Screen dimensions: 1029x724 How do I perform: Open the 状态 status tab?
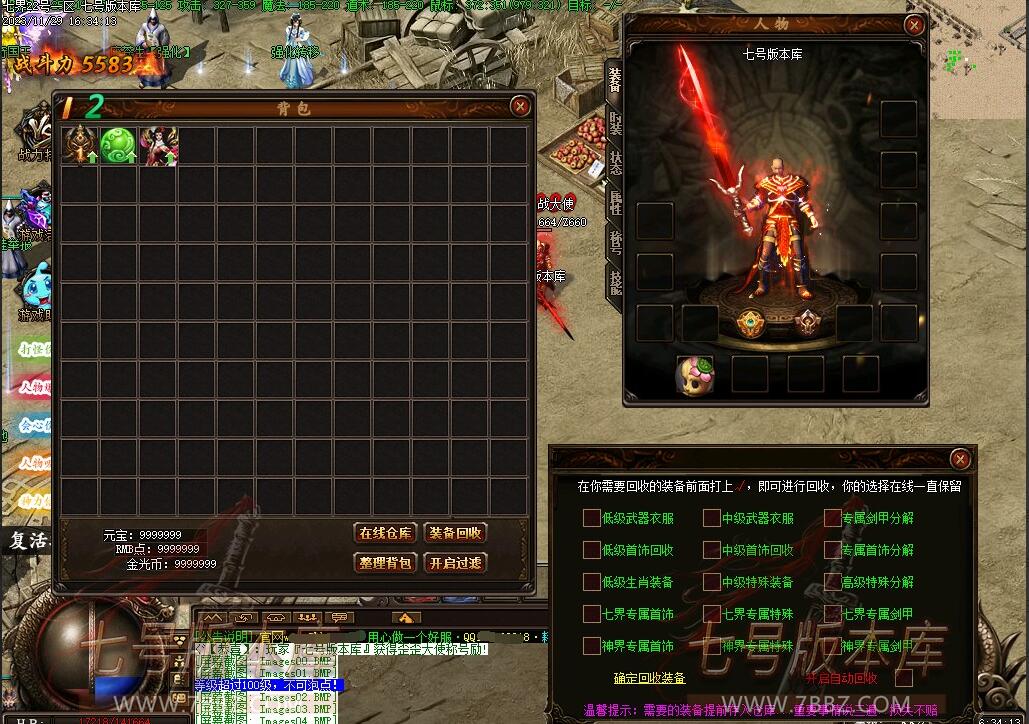(615, 163)
